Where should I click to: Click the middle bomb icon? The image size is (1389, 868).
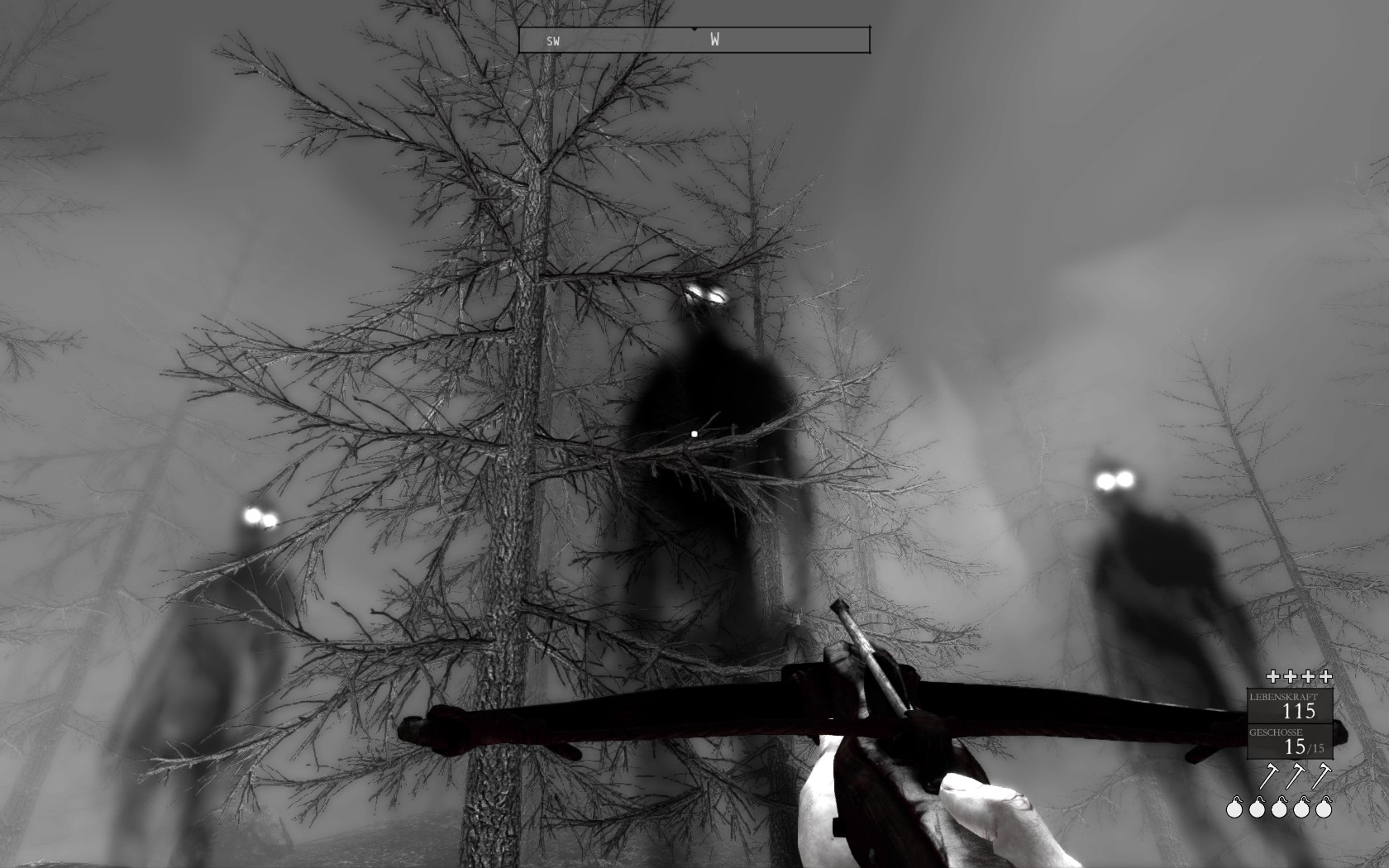(1280, 810)
